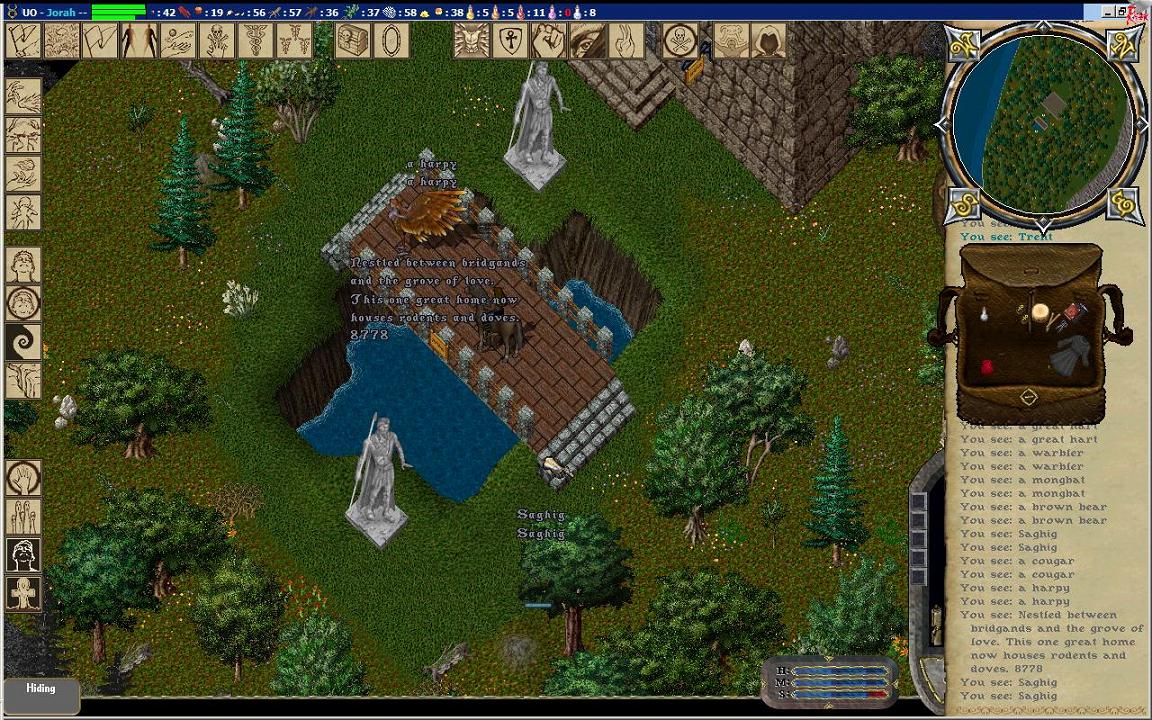Activate the two human figures icon

tap(139, 41)
